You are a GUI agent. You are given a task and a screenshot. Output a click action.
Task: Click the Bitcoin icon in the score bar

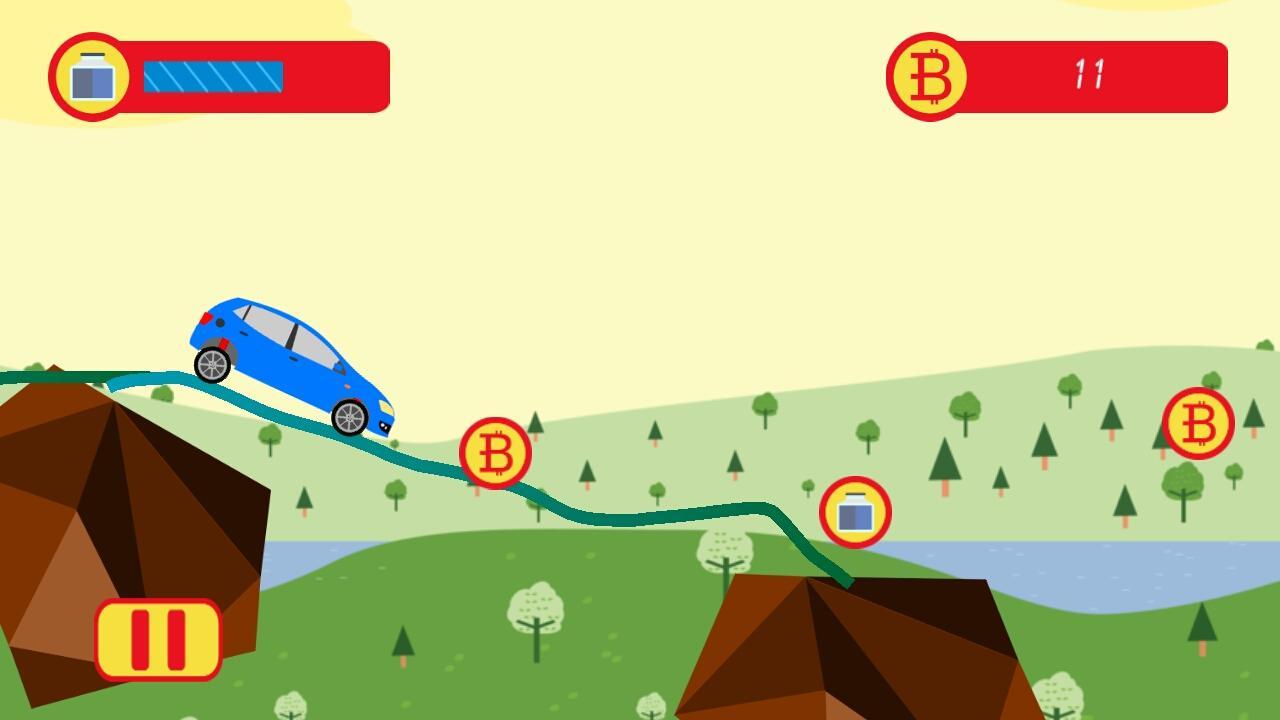(929, 77)
